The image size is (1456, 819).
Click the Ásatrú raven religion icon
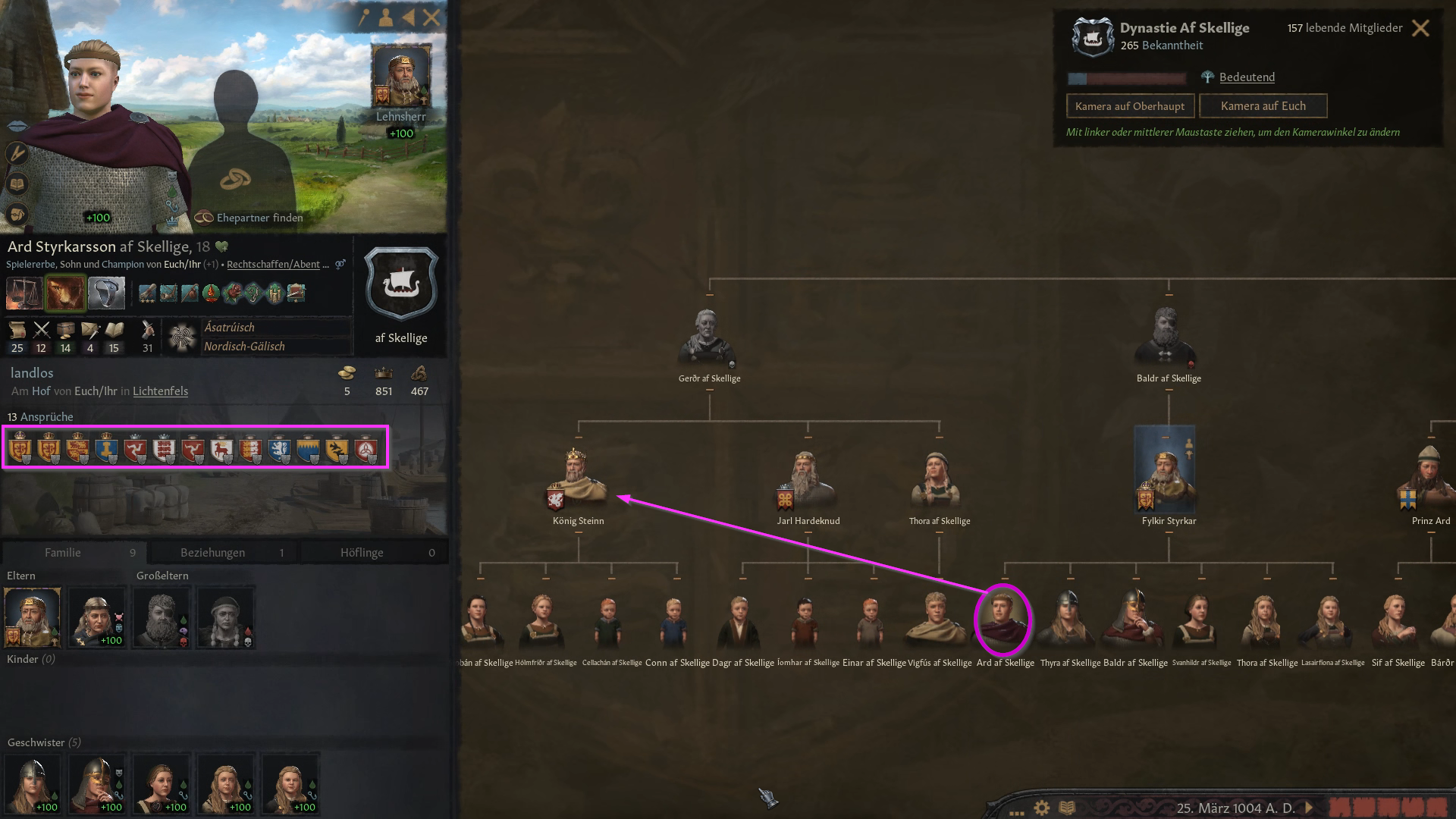[182, 336]
